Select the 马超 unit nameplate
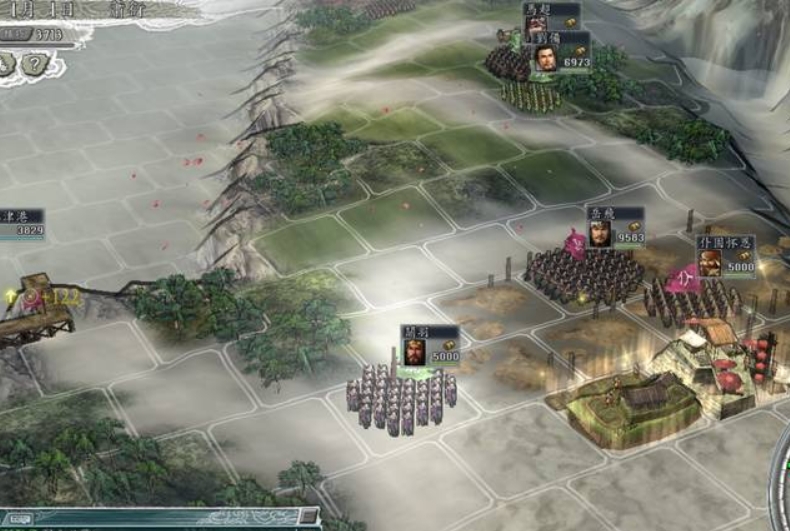The width and height of the screenshot is (790, 531). [x=552, y=14]
